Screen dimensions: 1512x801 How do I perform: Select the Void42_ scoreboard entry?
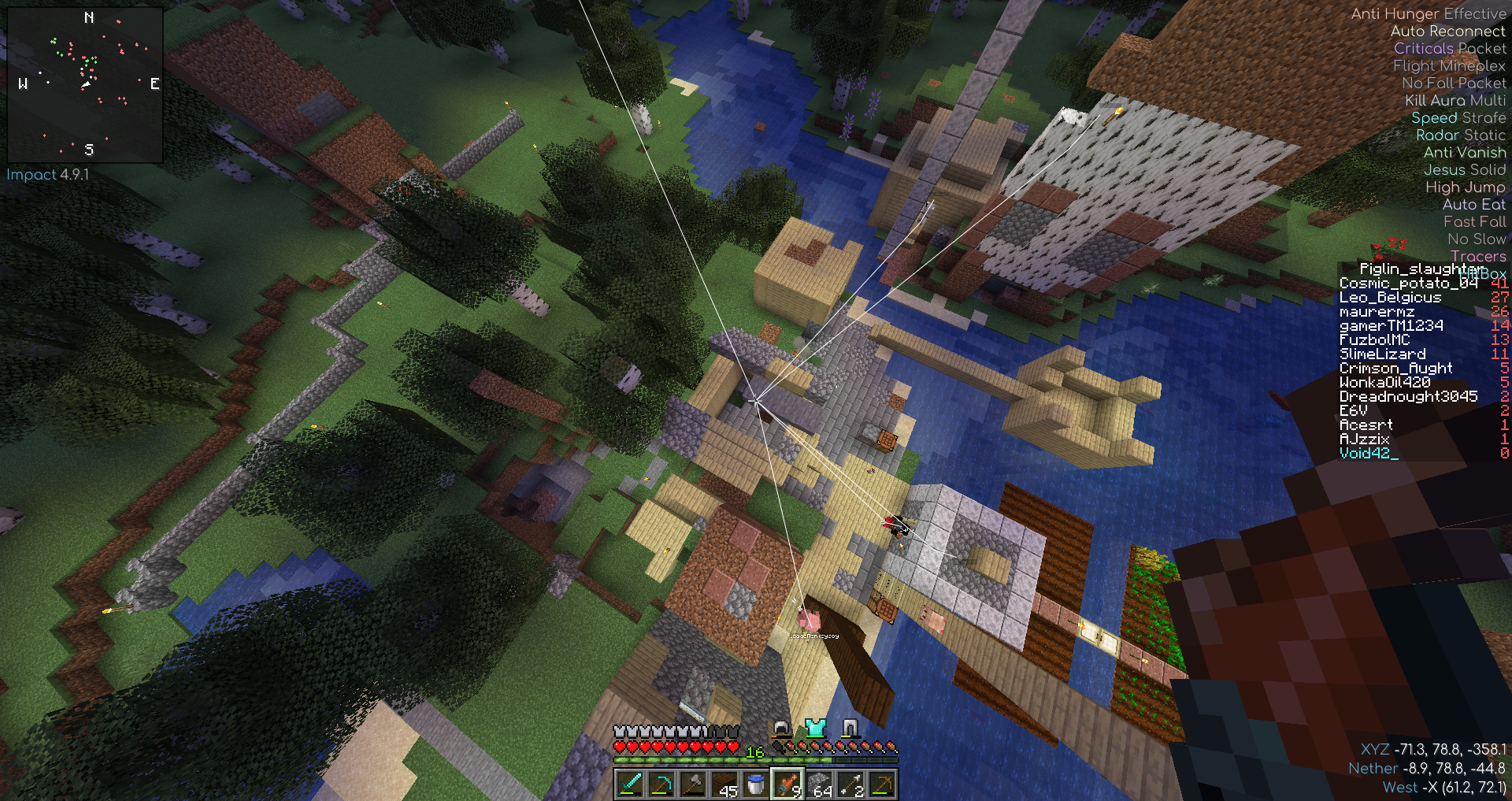point(1369,454)
